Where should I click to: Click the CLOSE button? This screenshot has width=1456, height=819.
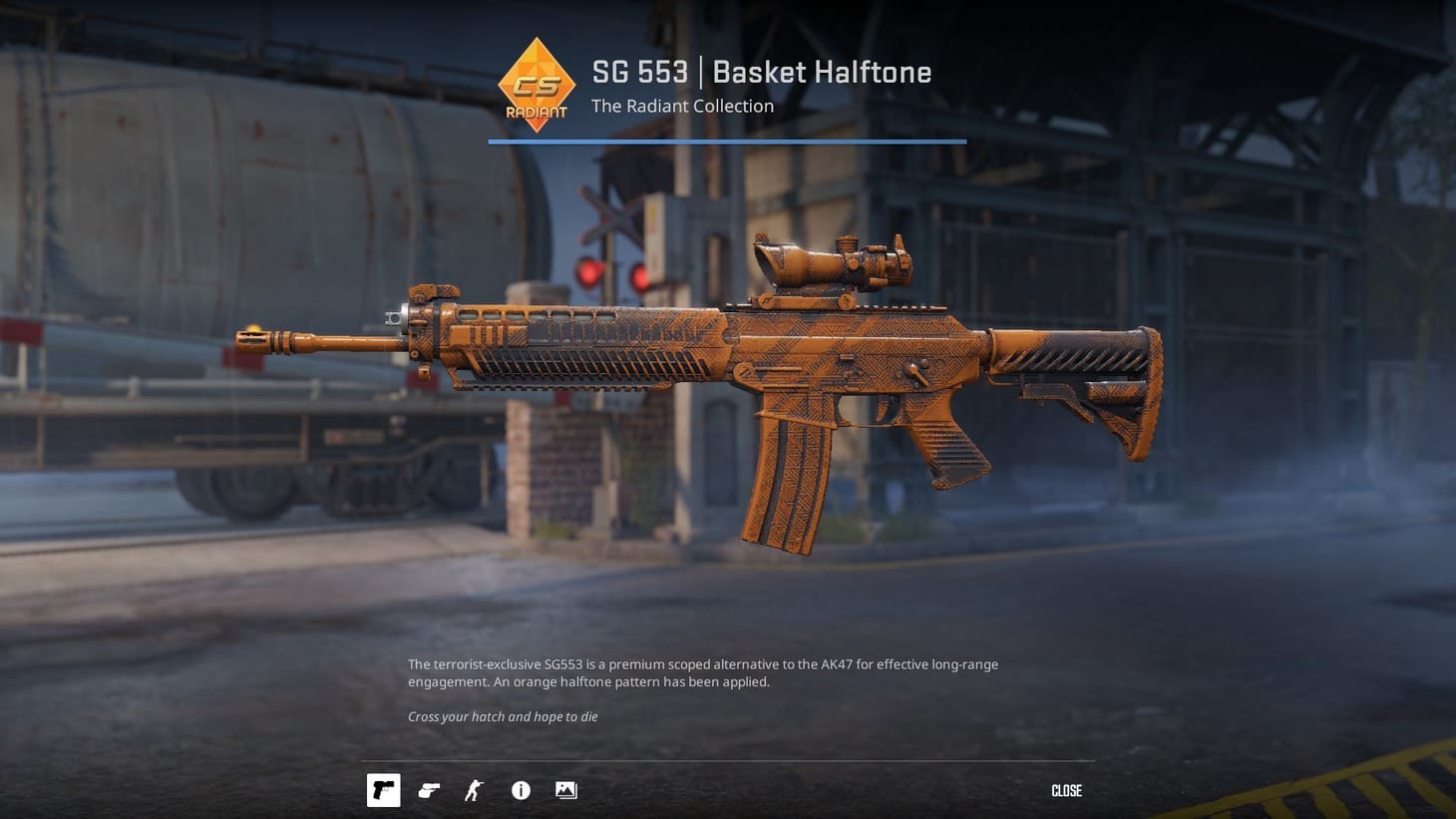(1065, 790)
